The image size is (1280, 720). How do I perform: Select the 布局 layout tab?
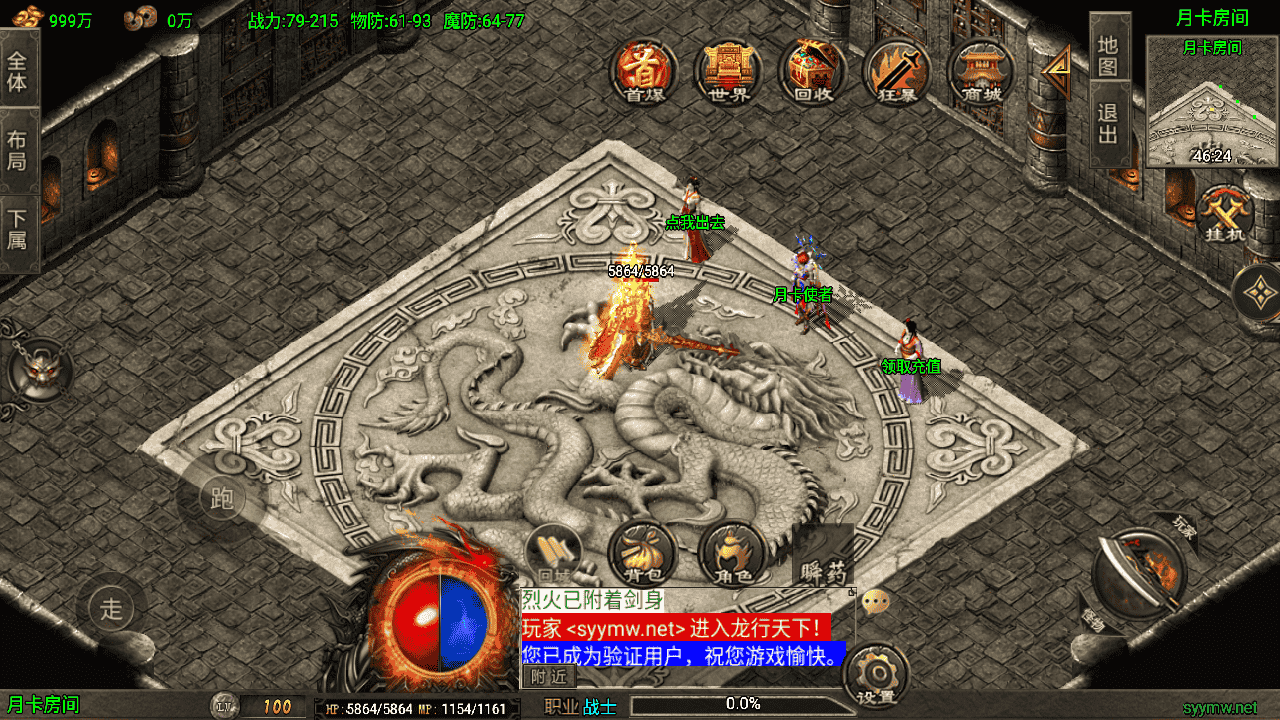18,150
